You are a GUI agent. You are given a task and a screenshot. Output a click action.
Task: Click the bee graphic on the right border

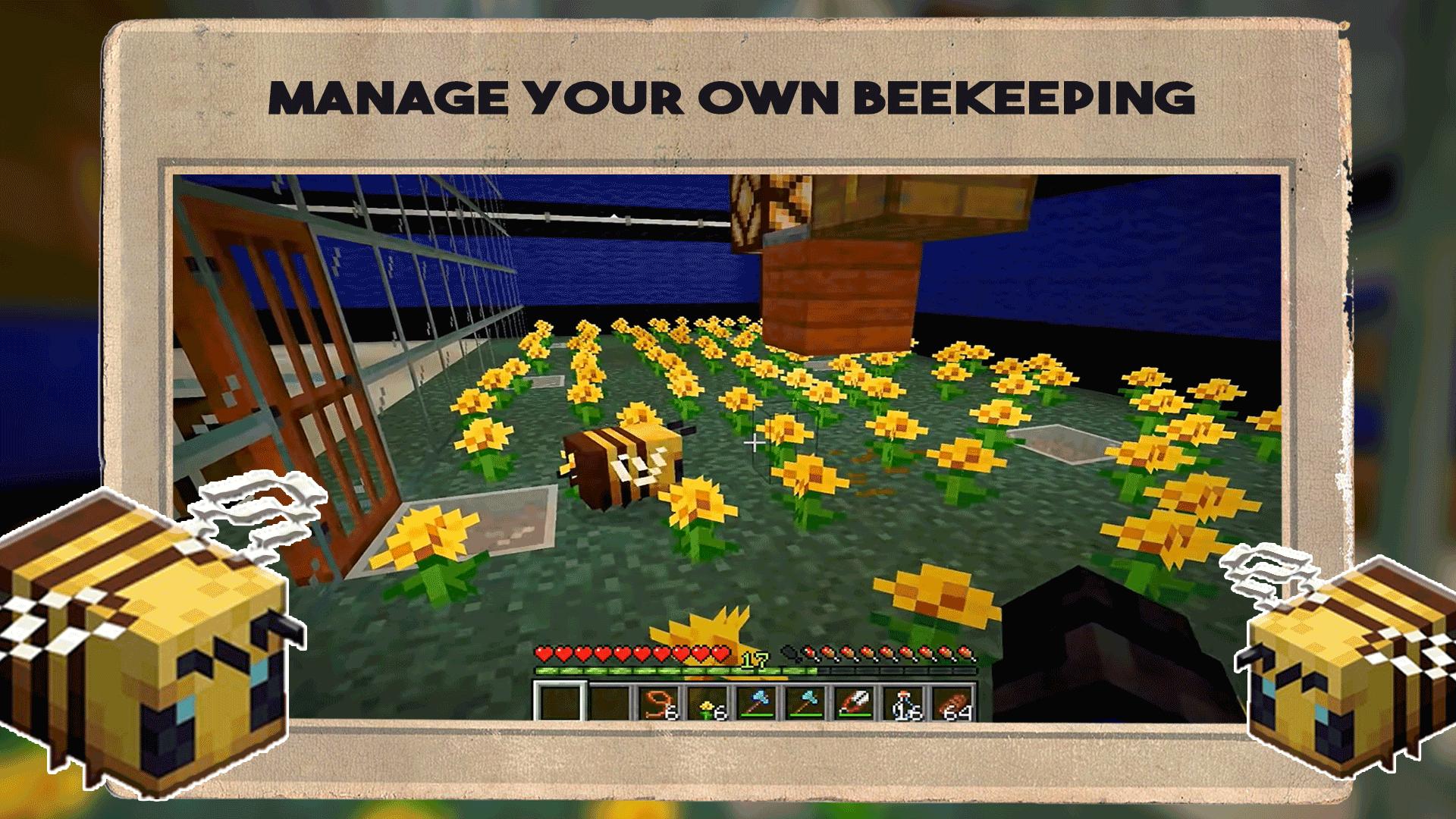pyautogui.click(x=1335, y=667)
